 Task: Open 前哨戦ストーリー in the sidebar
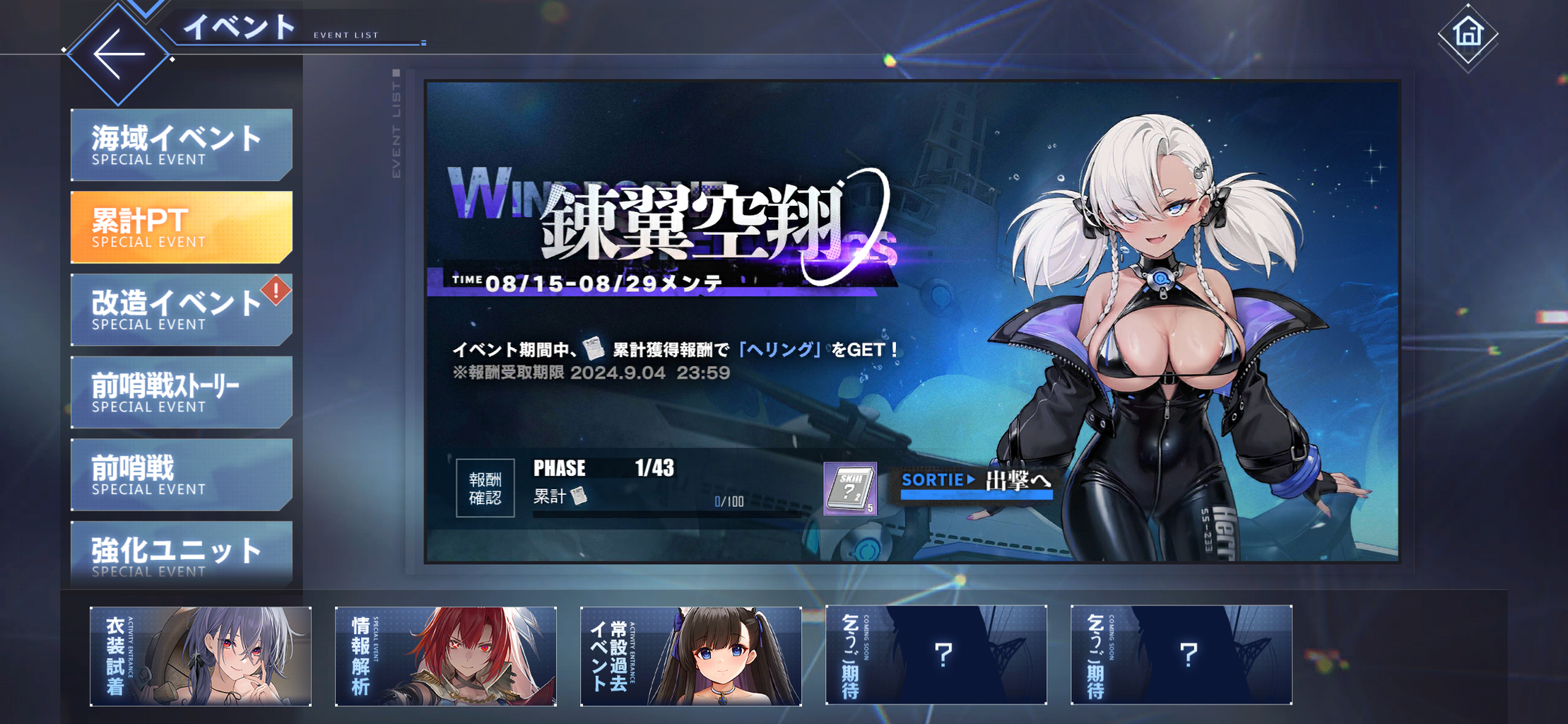[180, 392]
